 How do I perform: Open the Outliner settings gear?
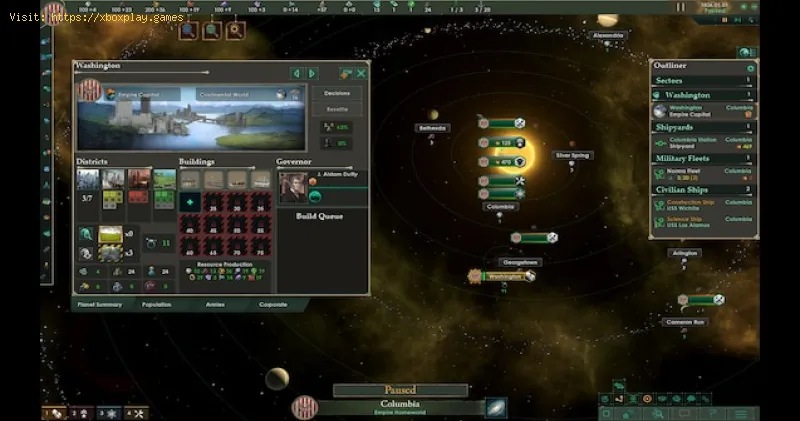coord(750,67)
